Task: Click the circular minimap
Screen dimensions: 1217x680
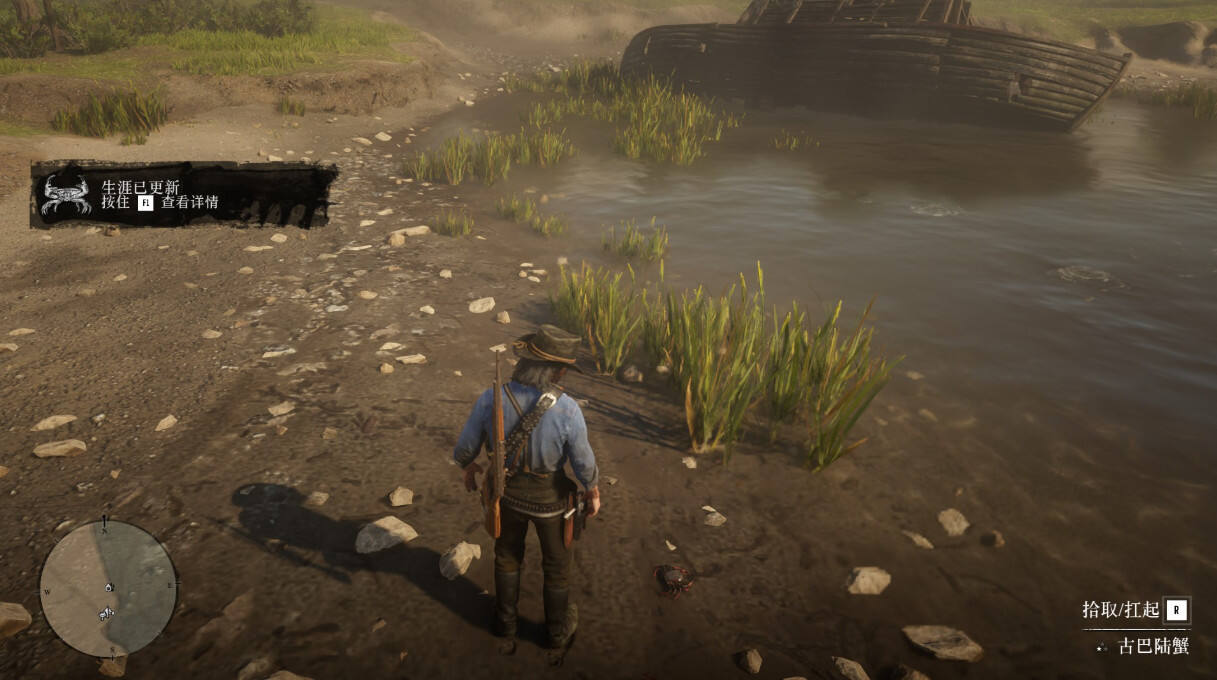Action: click(x=108, y=588)
